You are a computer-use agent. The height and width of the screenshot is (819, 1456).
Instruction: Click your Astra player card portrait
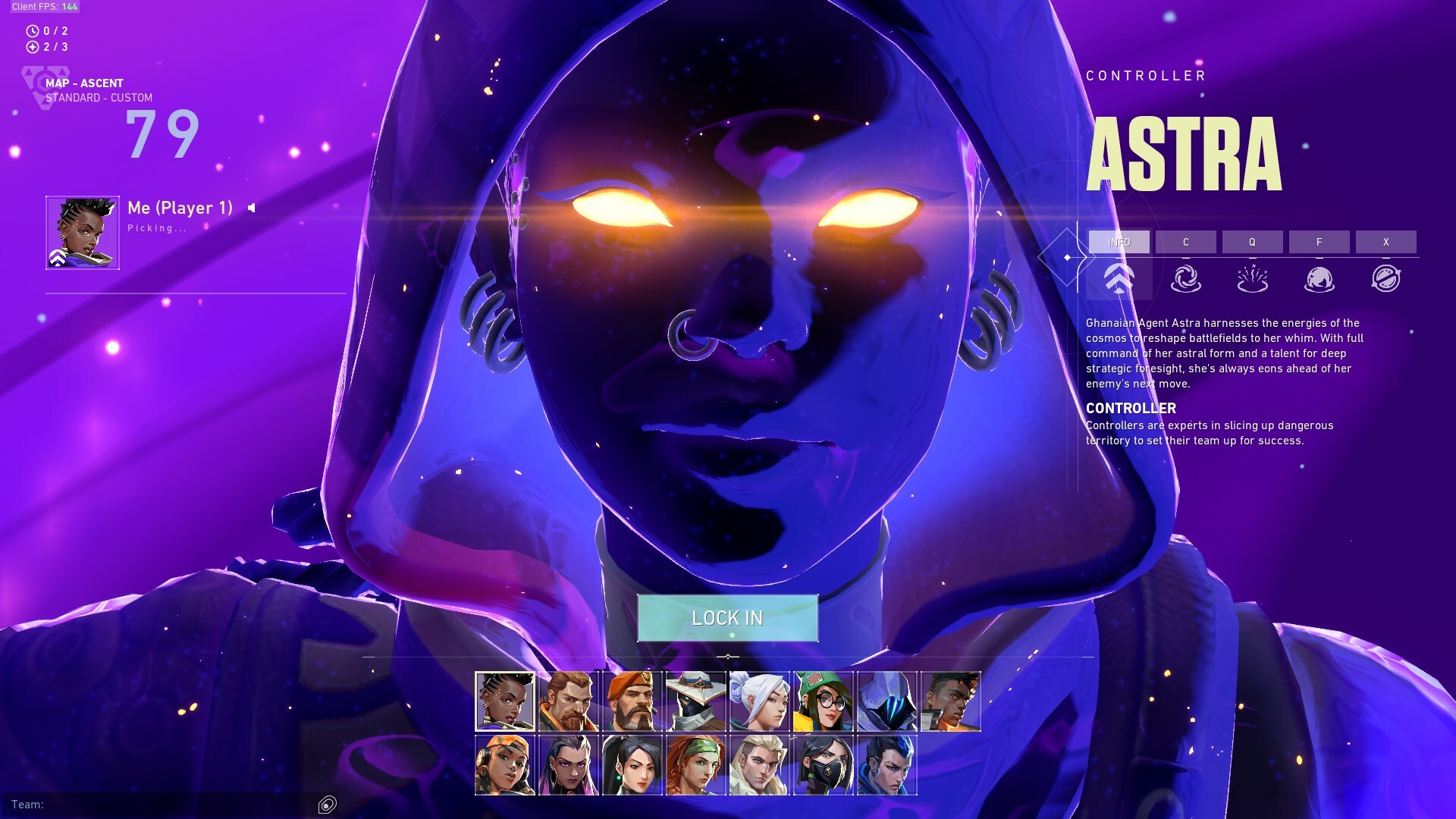(x=81, y=232)
